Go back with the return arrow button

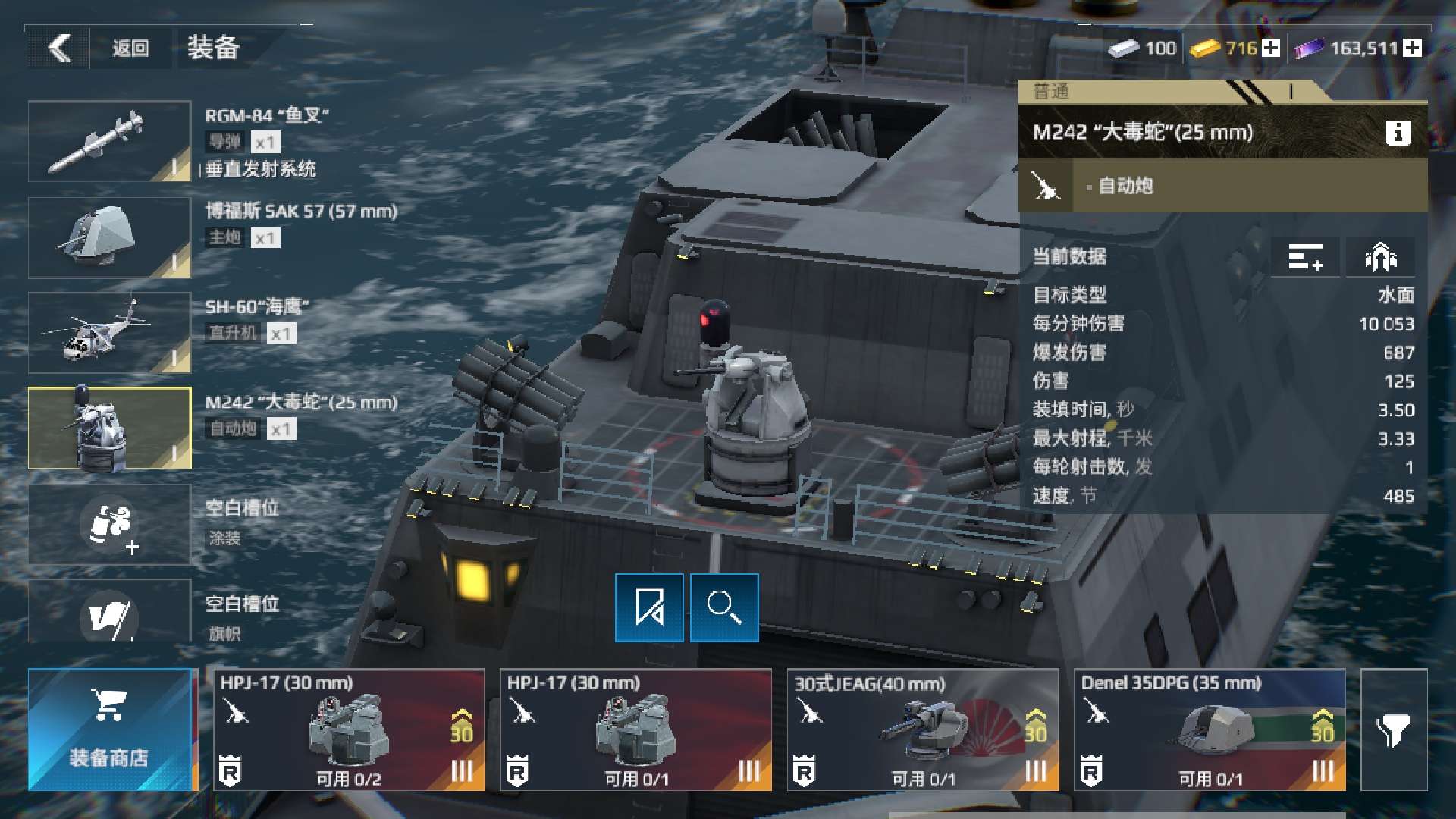59,49
